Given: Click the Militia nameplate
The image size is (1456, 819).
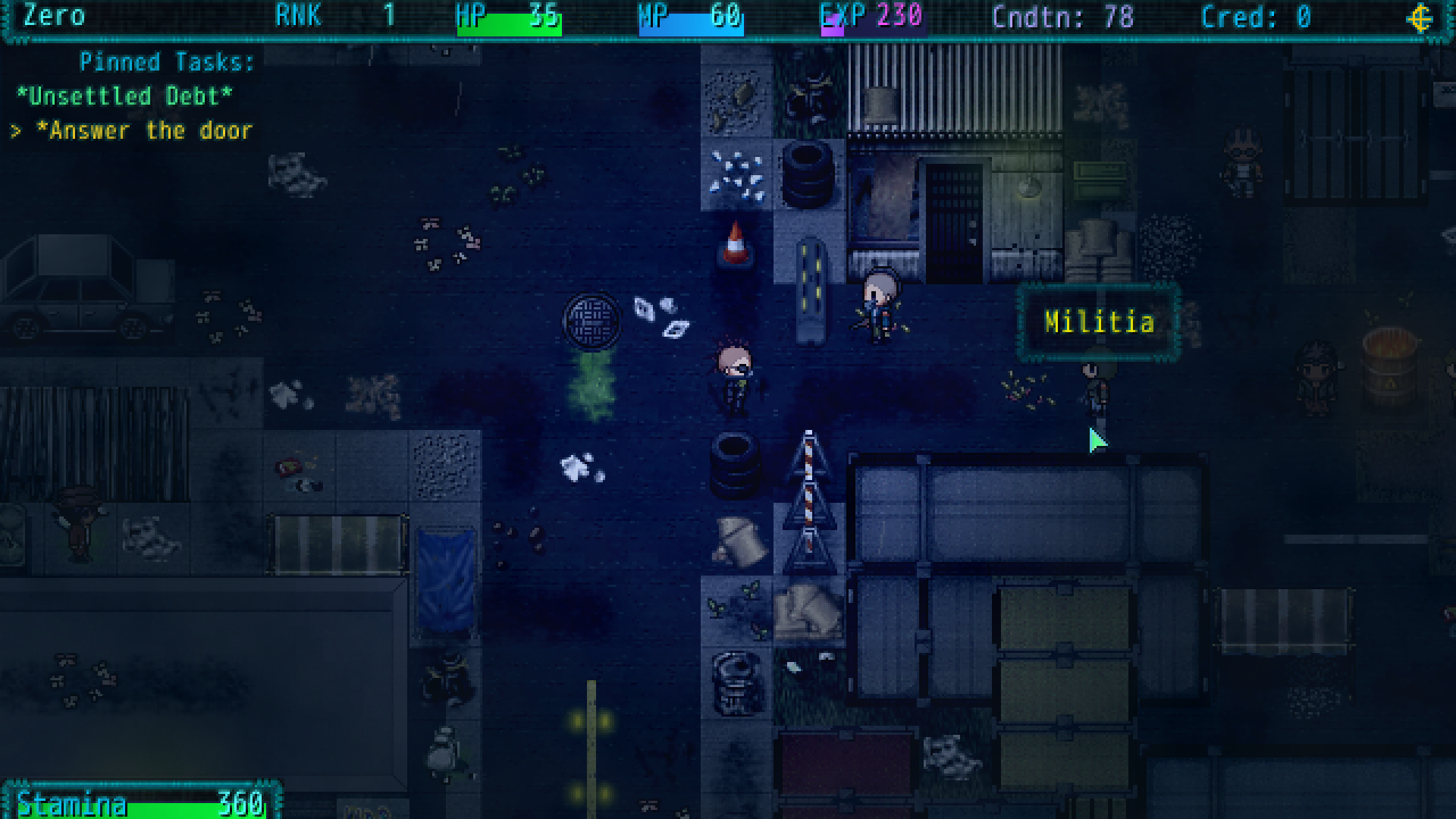Looking at the screenshot, I should click(1099, 322).
